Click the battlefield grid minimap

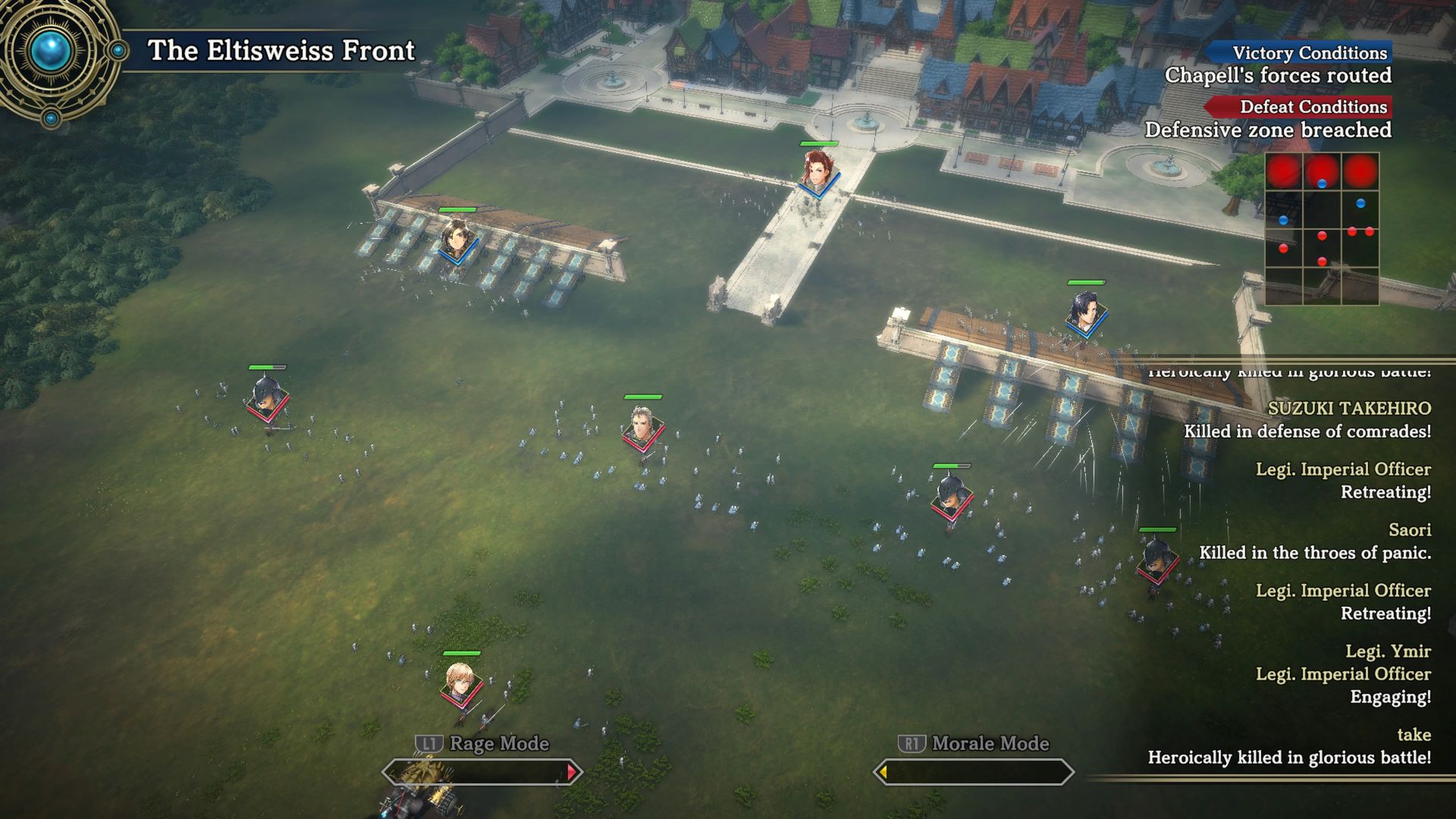(1321, 228)
